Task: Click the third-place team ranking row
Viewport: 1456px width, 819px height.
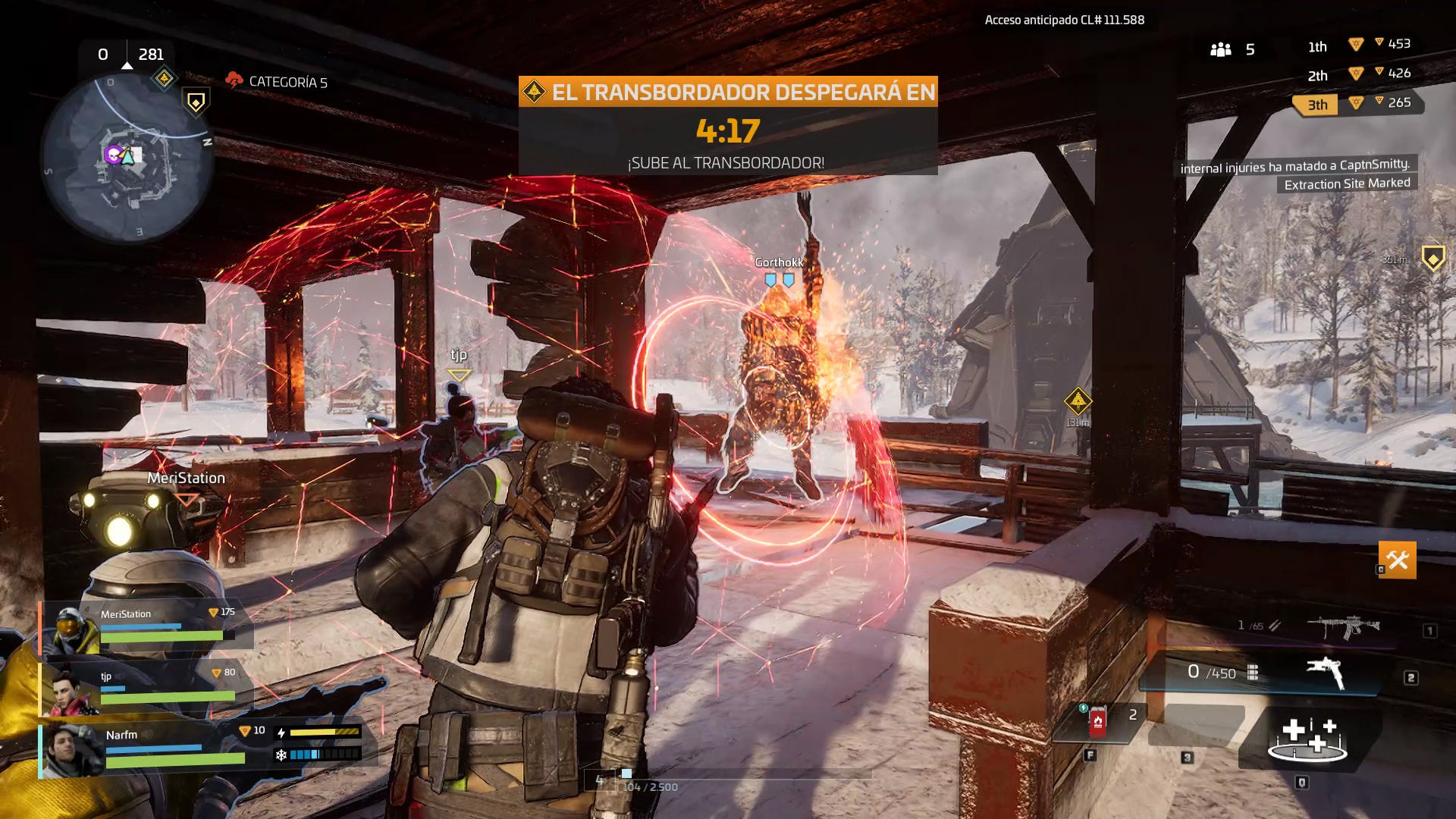Action: click(x=1357, y=104)
